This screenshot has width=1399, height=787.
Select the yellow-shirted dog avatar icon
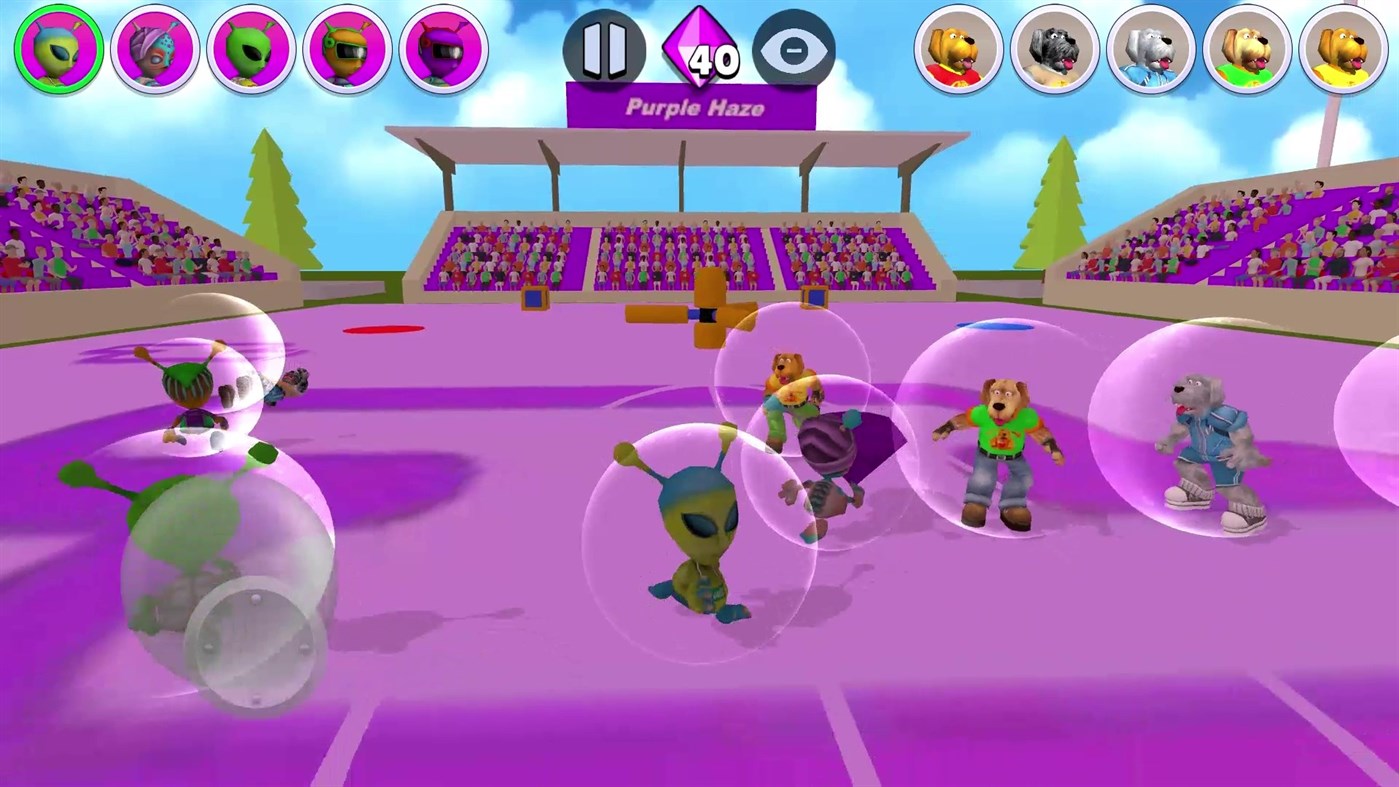[x=1344, y=48]
